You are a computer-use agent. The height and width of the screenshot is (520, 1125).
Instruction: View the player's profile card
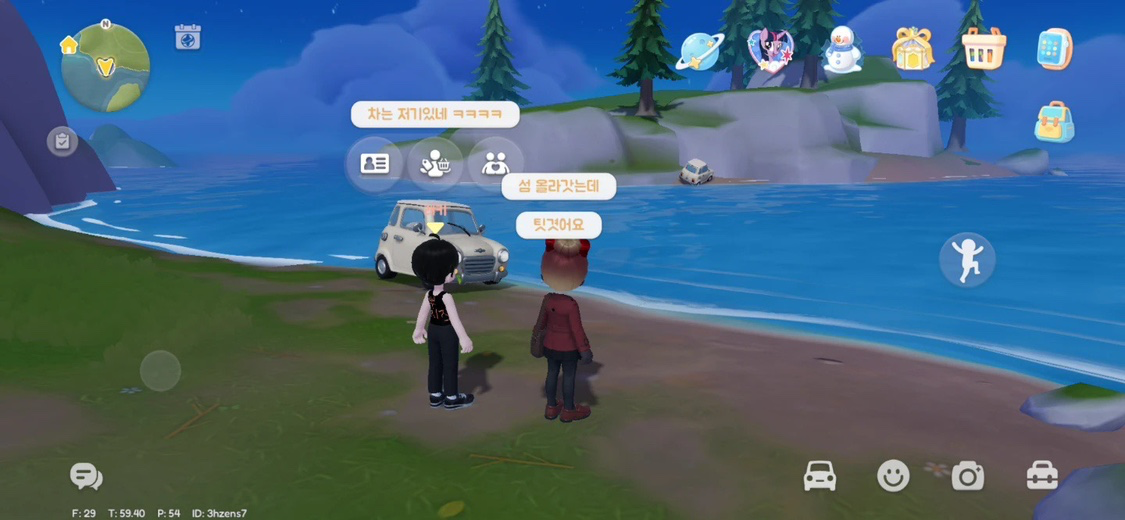click(x=374, y=164)
